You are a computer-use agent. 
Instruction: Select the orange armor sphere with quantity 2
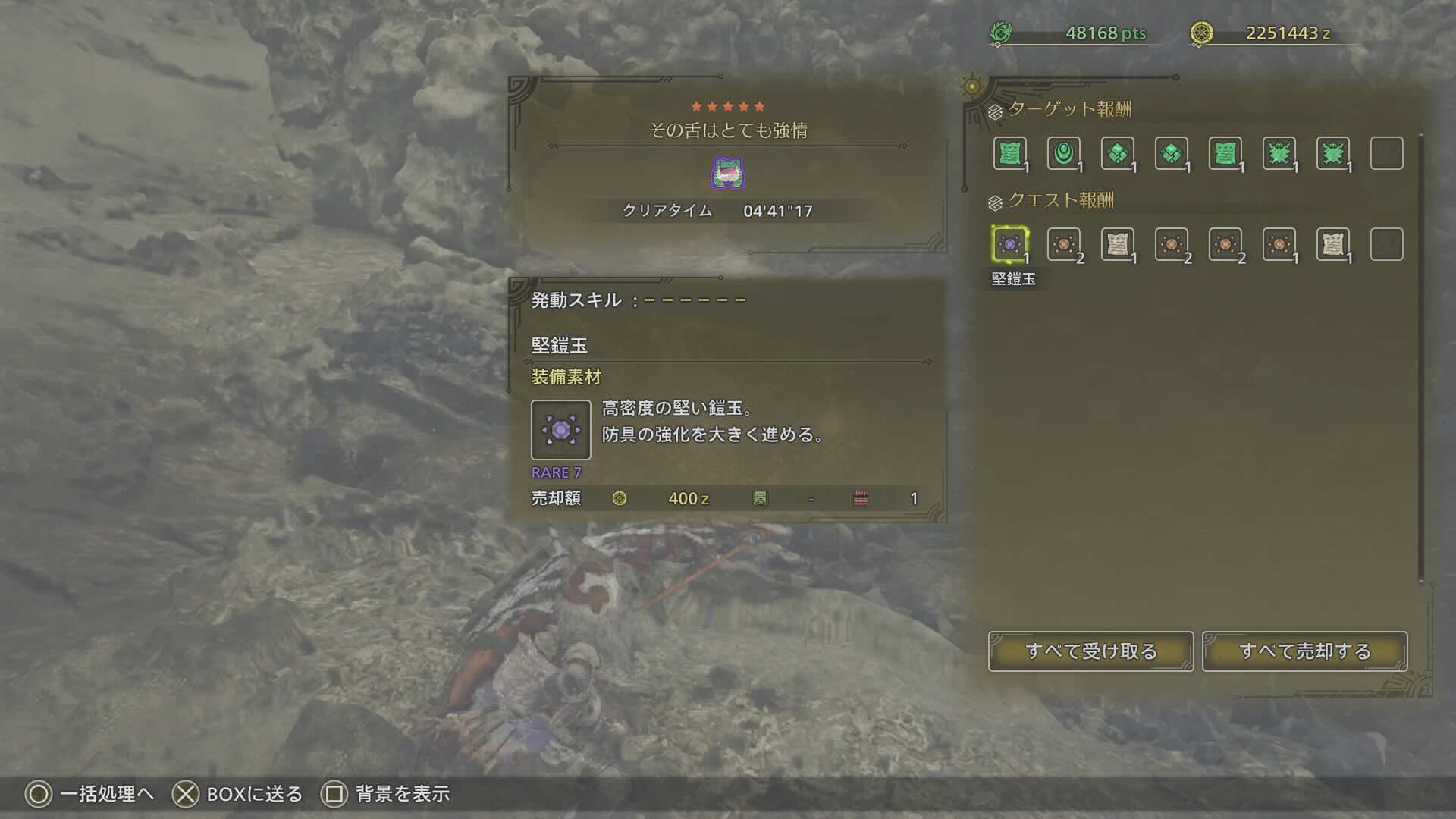pyautogui.click(x=1063, y=244)
